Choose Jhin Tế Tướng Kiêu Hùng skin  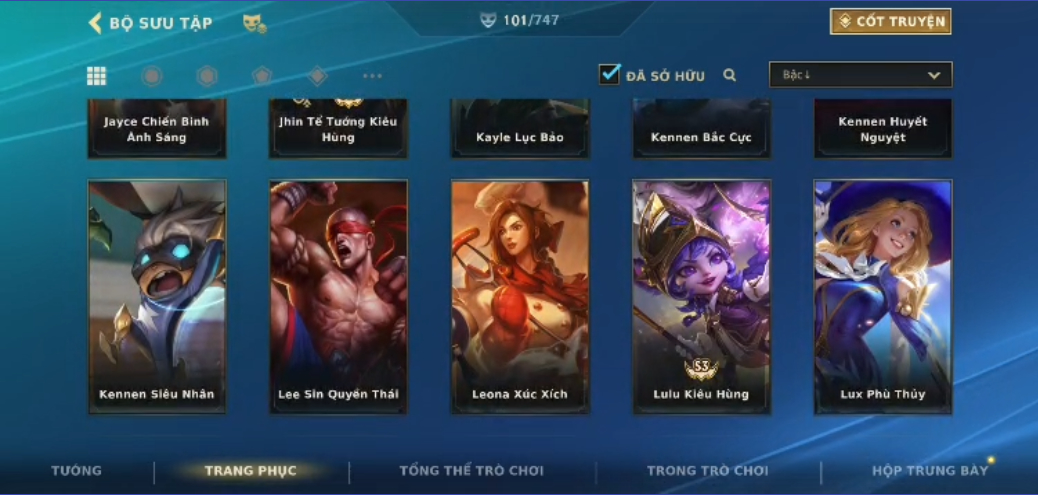[x=338, y=129]
